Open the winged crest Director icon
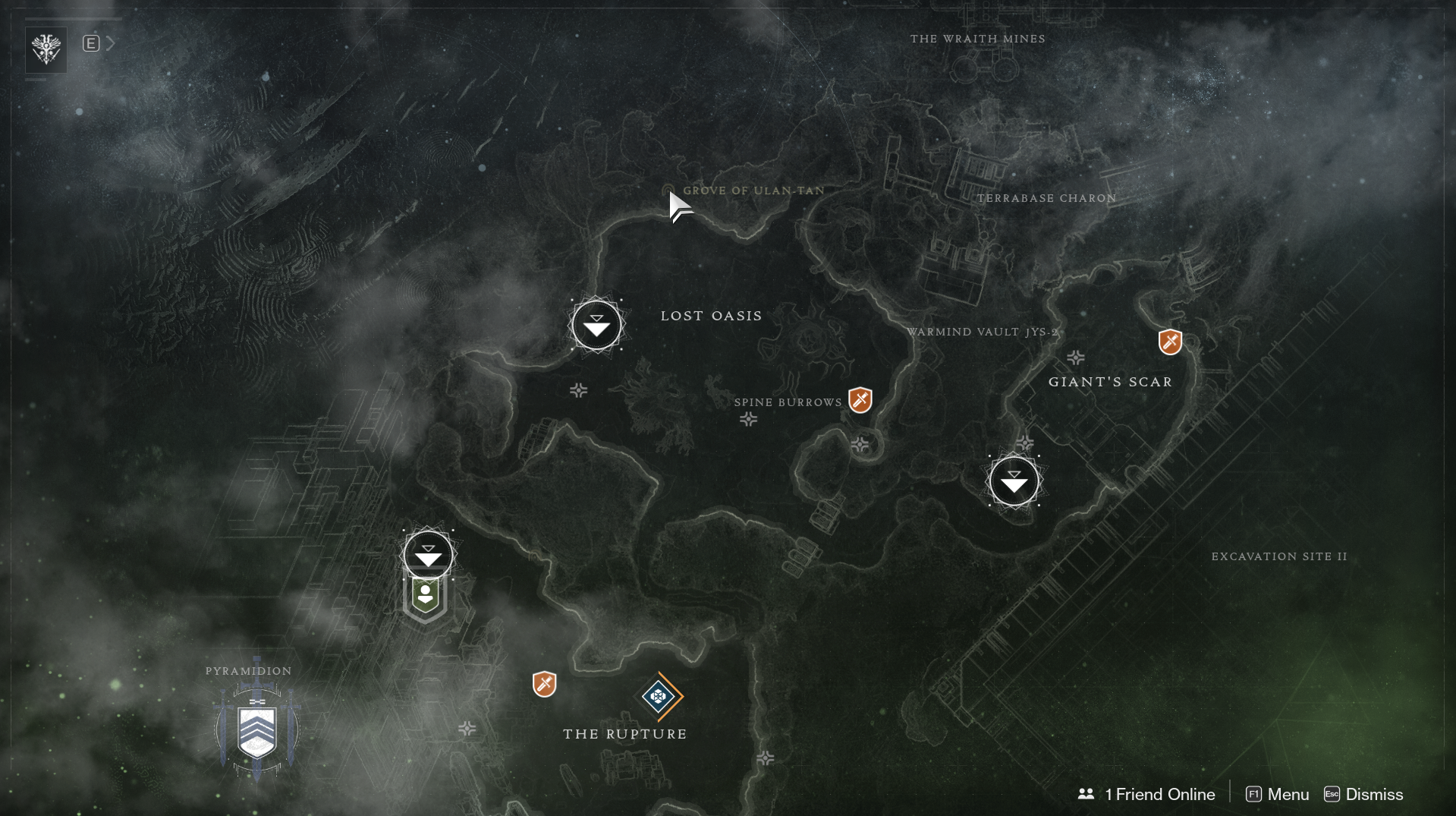Viewport: 1456px width, 816px height. pyautogui.click(x=46, y=50)
